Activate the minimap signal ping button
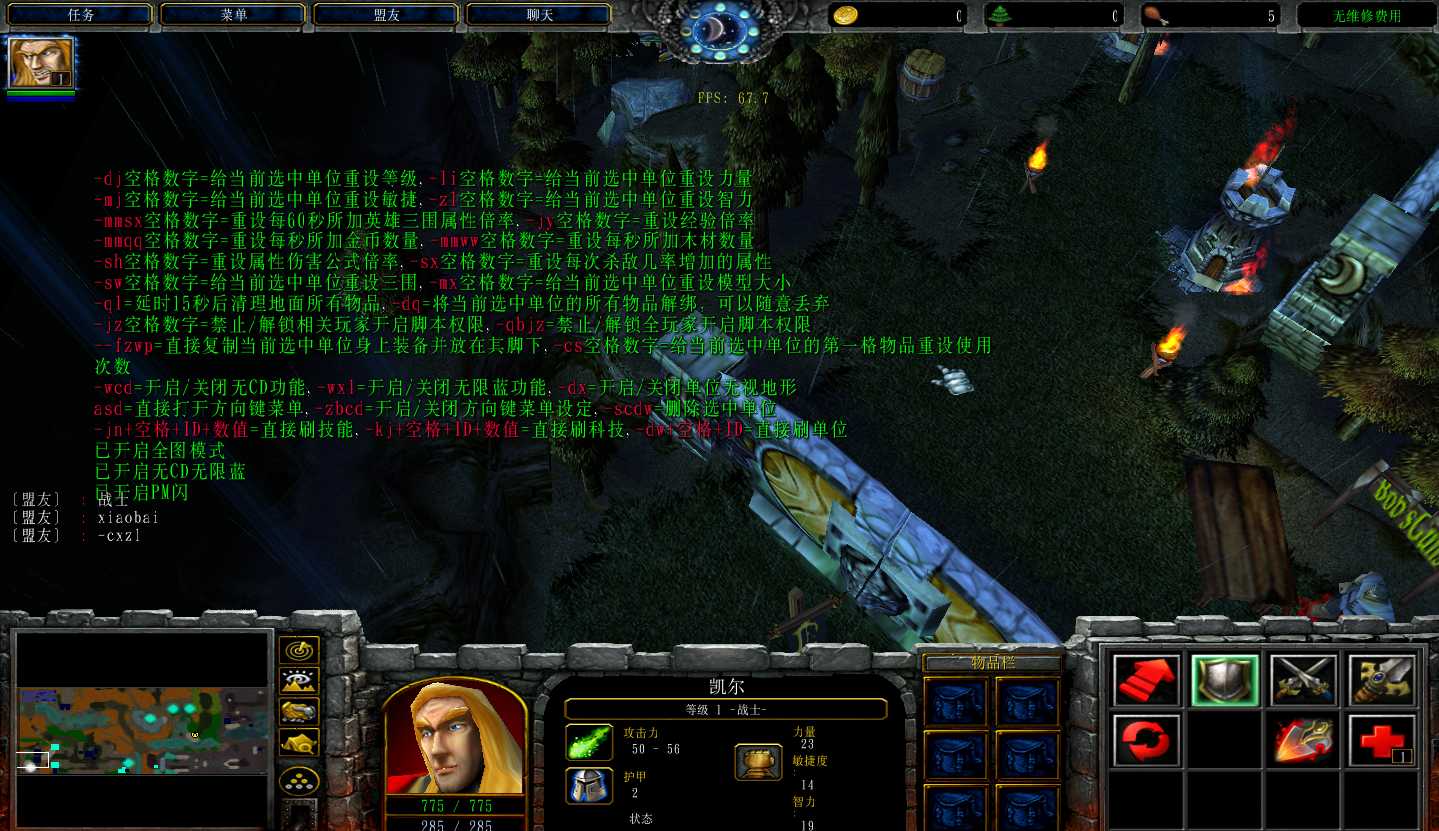The image size is (1439, 831). [299, 651]
